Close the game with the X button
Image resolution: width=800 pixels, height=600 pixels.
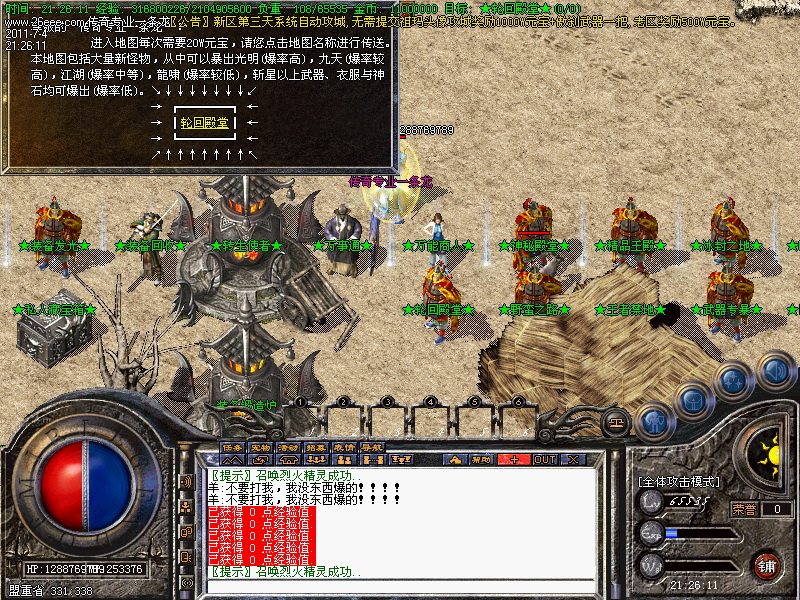pyautogui.click(x=574, y=459)
